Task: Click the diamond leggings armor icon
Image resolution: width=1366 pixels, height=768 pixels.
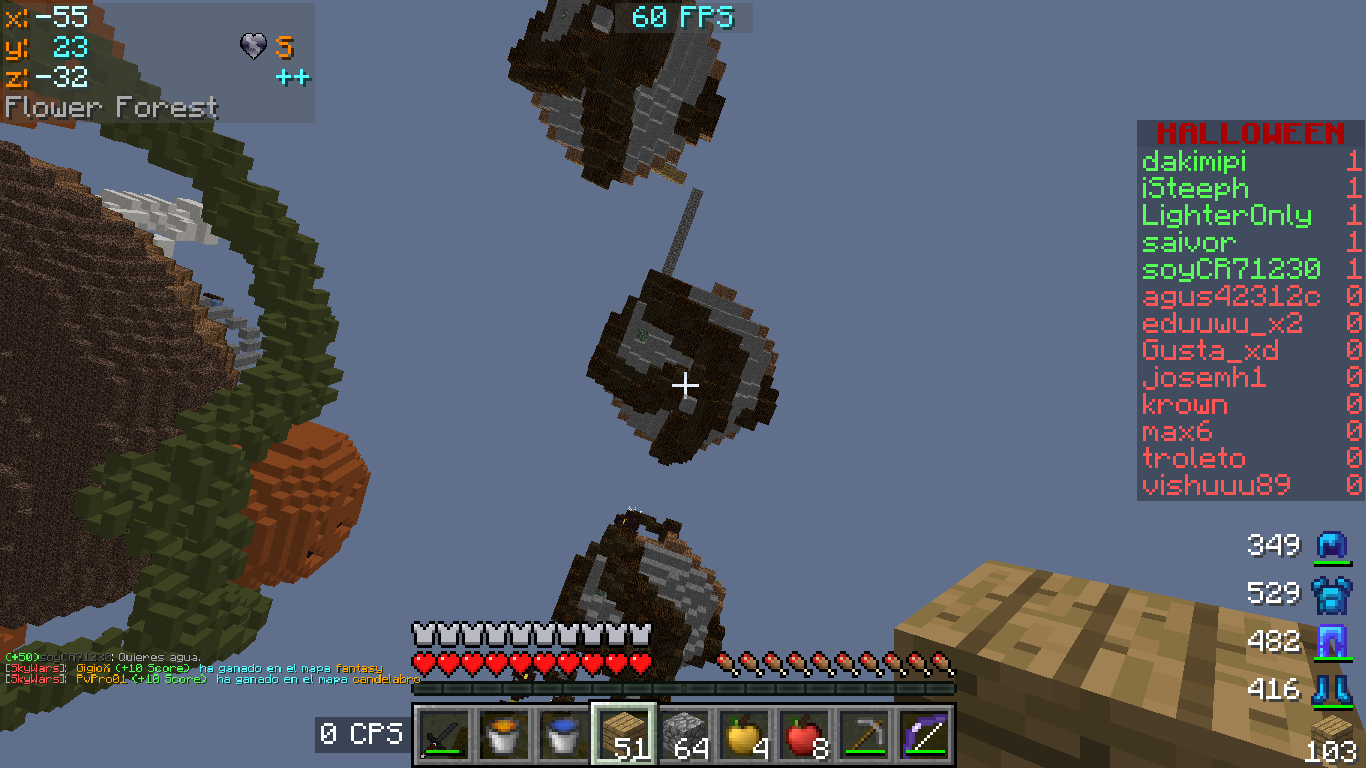Action: (1331, 641)
